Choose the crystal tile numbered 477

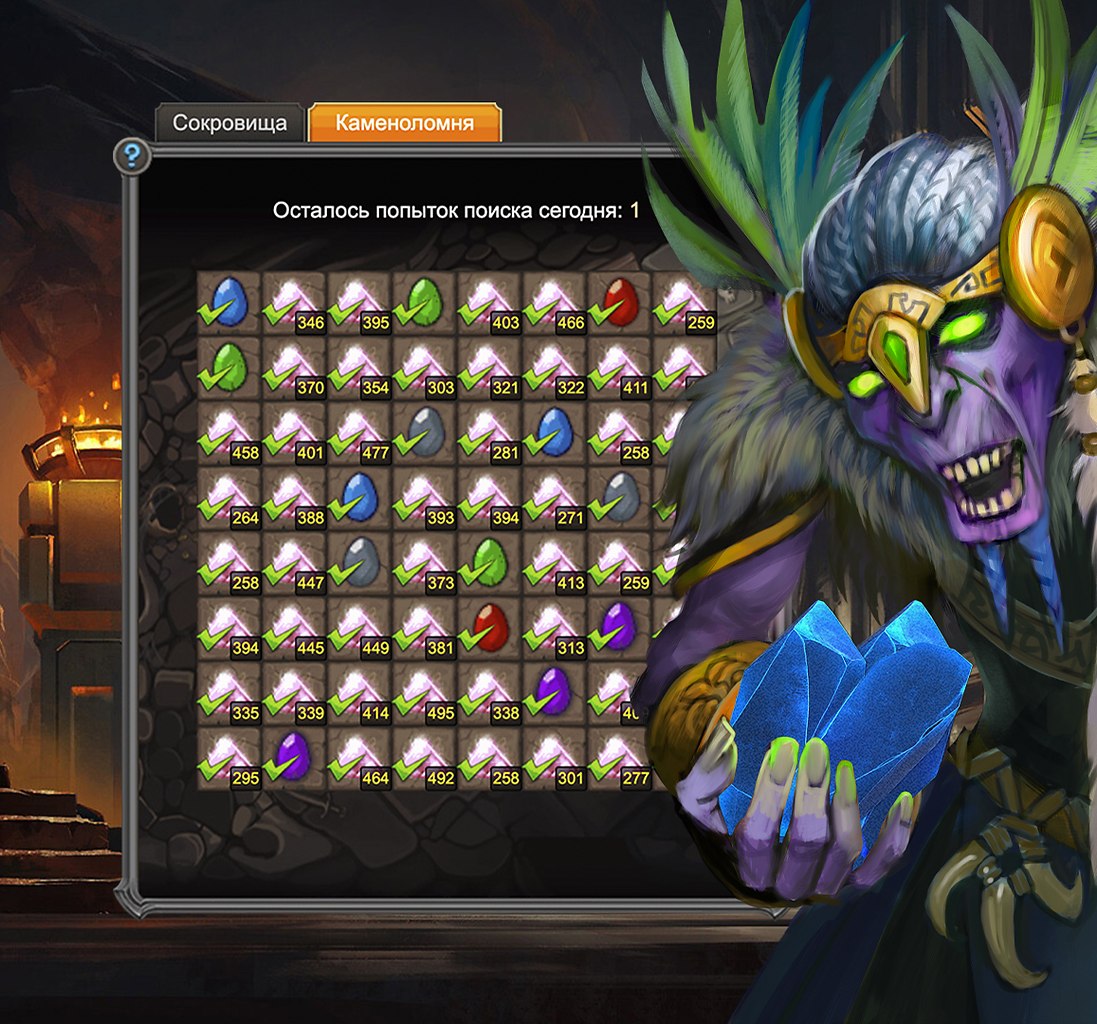(359, 433)
